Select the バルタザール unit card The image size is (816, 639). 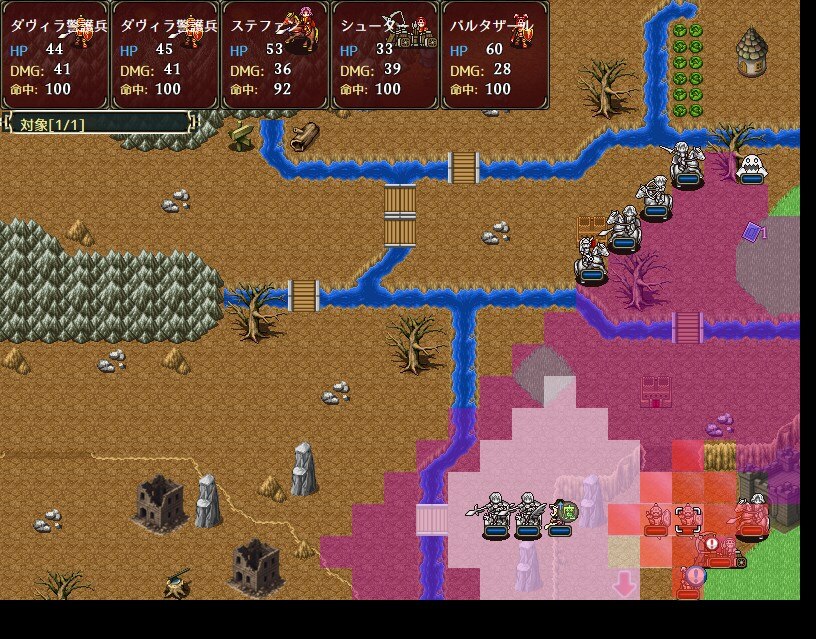(x=495, y=55)
